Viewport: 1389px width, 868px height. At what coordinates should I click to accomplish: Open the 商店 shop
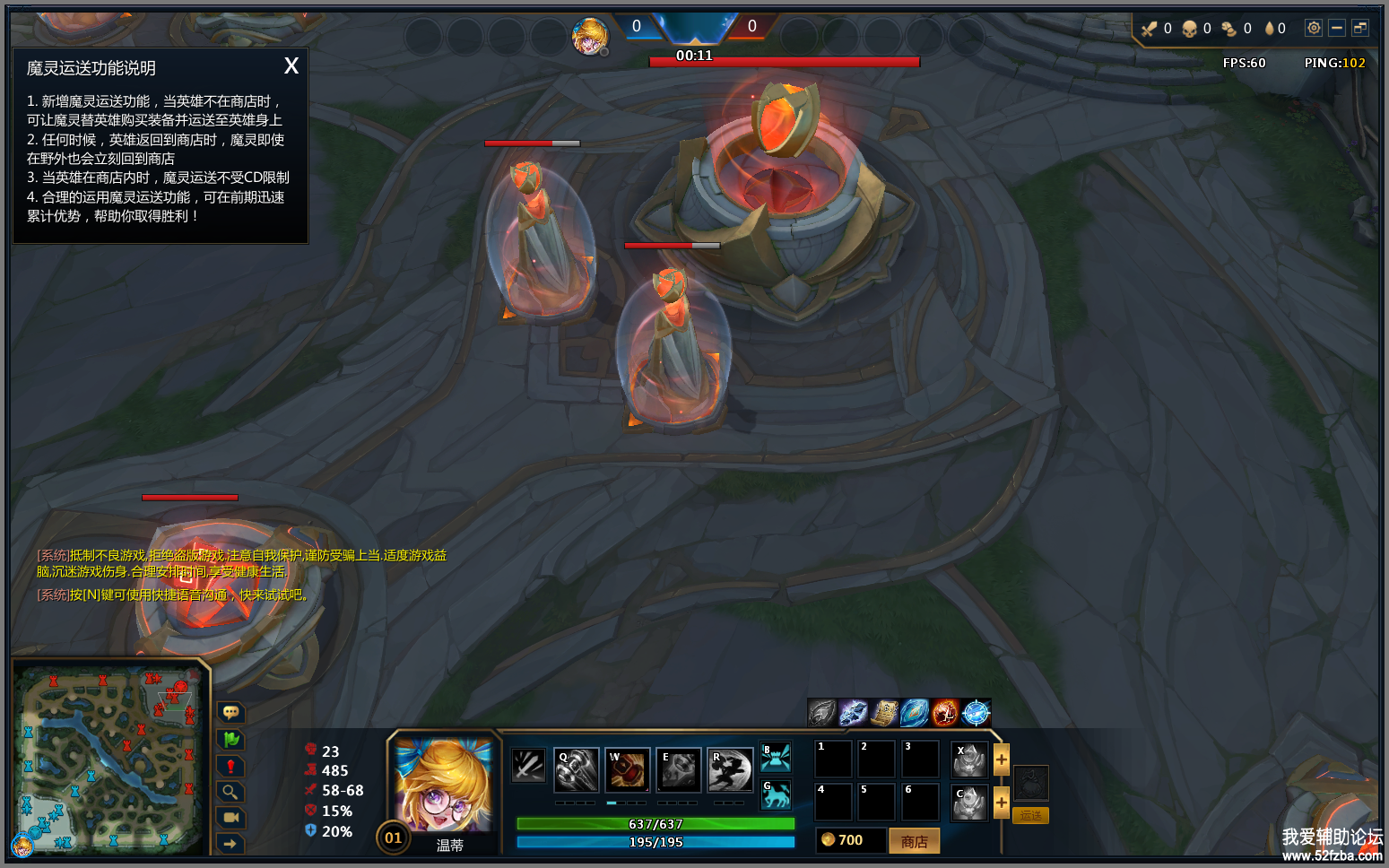(914, 841)
